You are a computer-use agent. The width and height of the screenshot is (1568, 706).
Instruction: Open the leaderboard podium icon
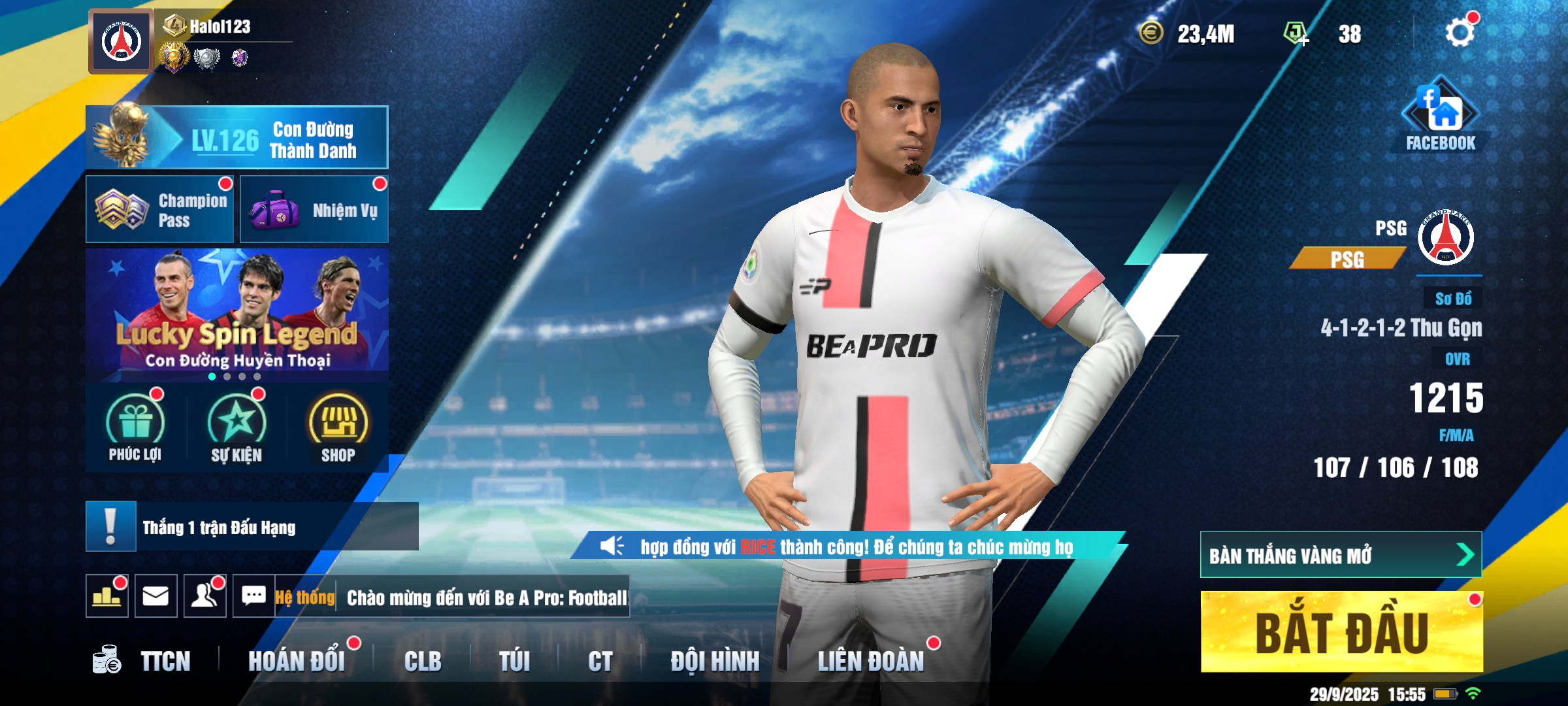pos(106,596)
